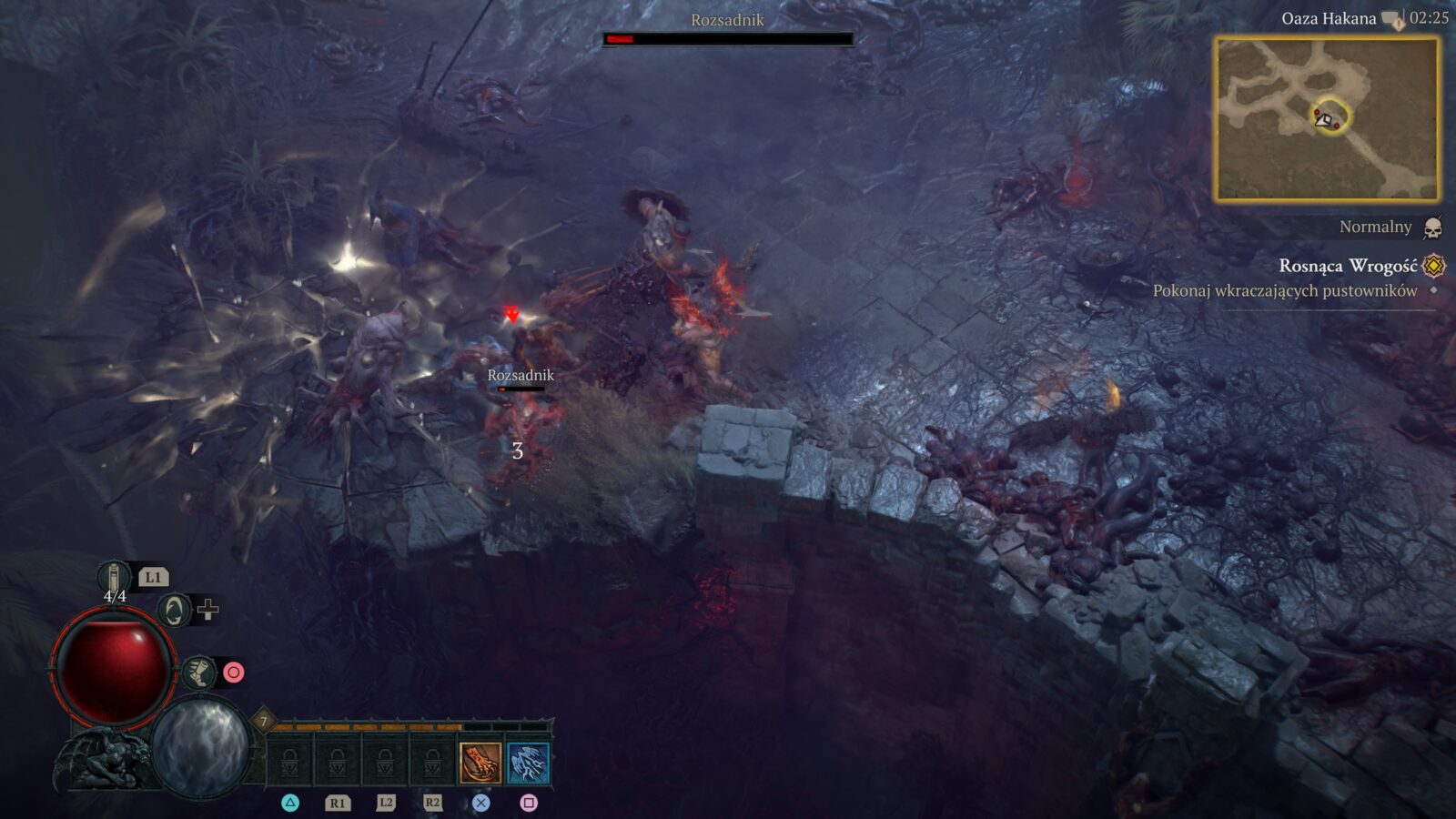Click the level 7 diamond badge above skill bar

264,721
